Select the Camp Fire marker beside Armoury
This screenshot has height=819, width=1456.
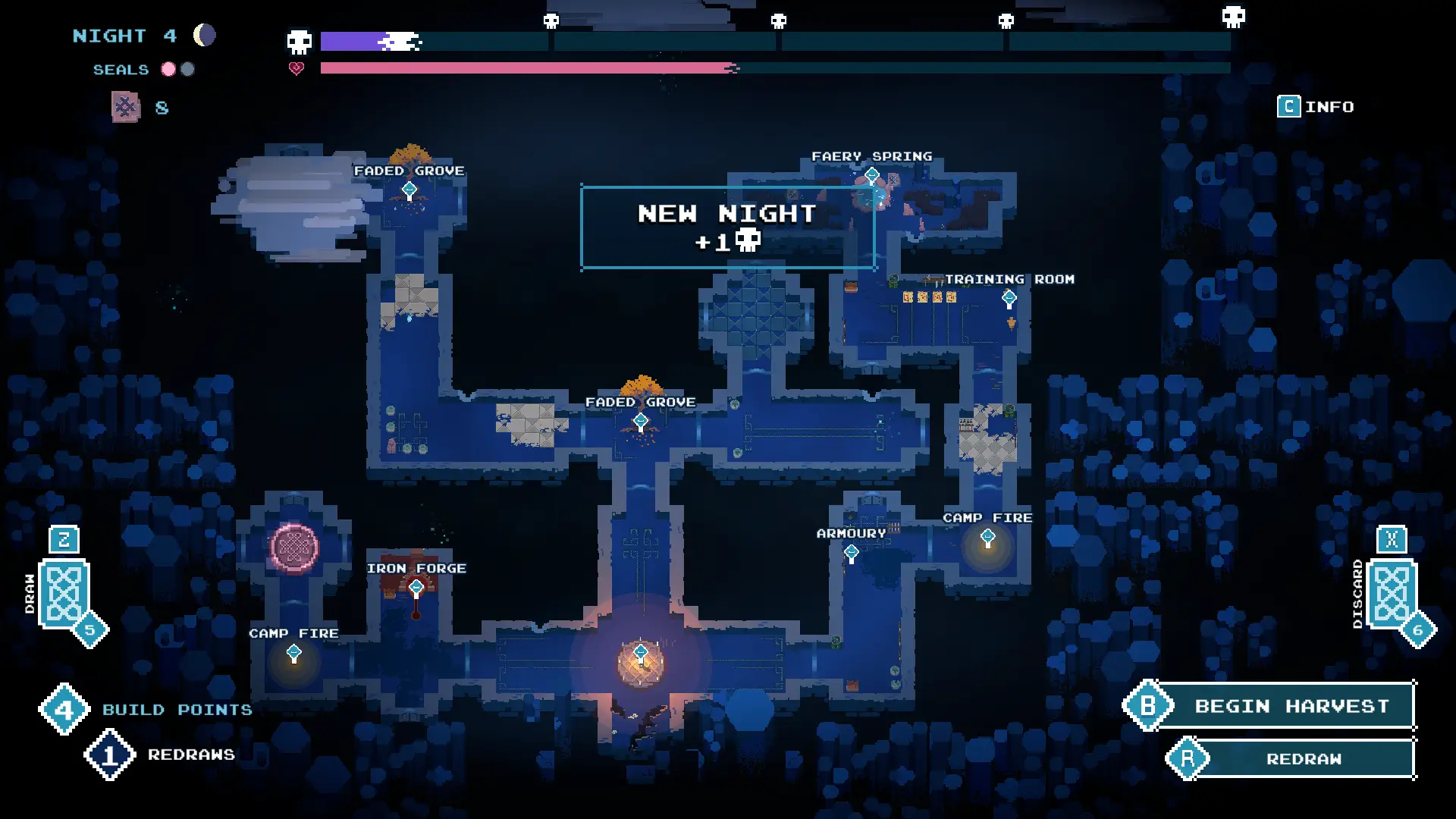click(x=987, y=538)
